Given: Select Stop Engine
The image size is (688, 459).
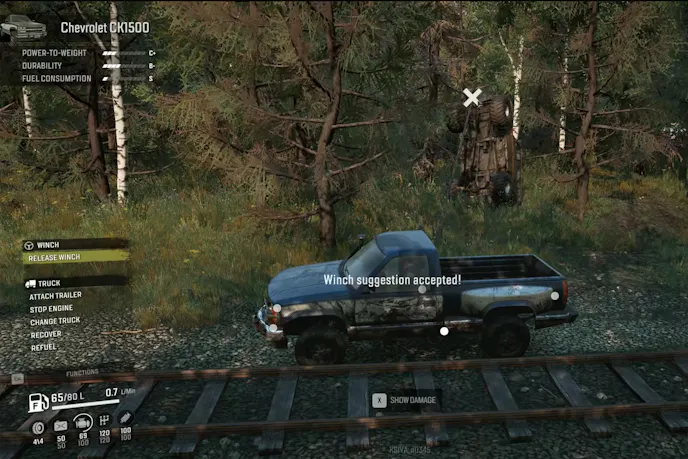Looking at the screenshot, I should click(x=52, y=308).
